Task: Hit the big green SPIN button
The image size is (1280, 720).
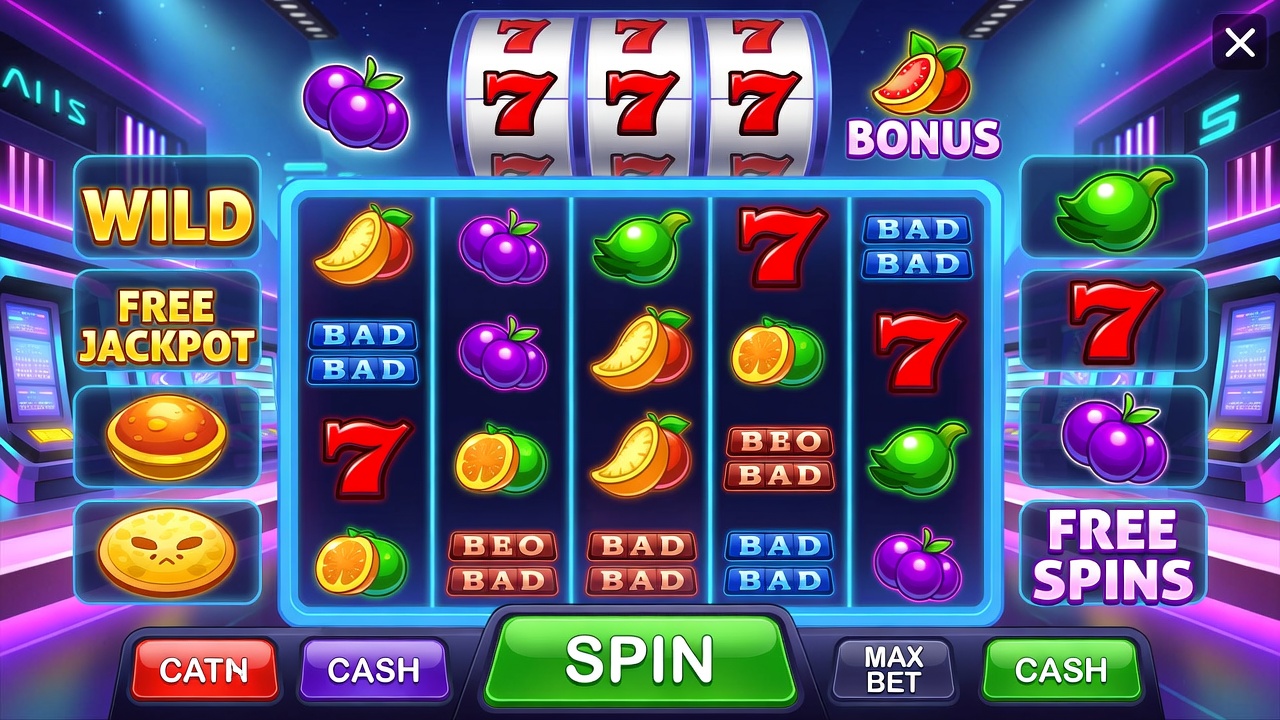Action: pos(639,661)
